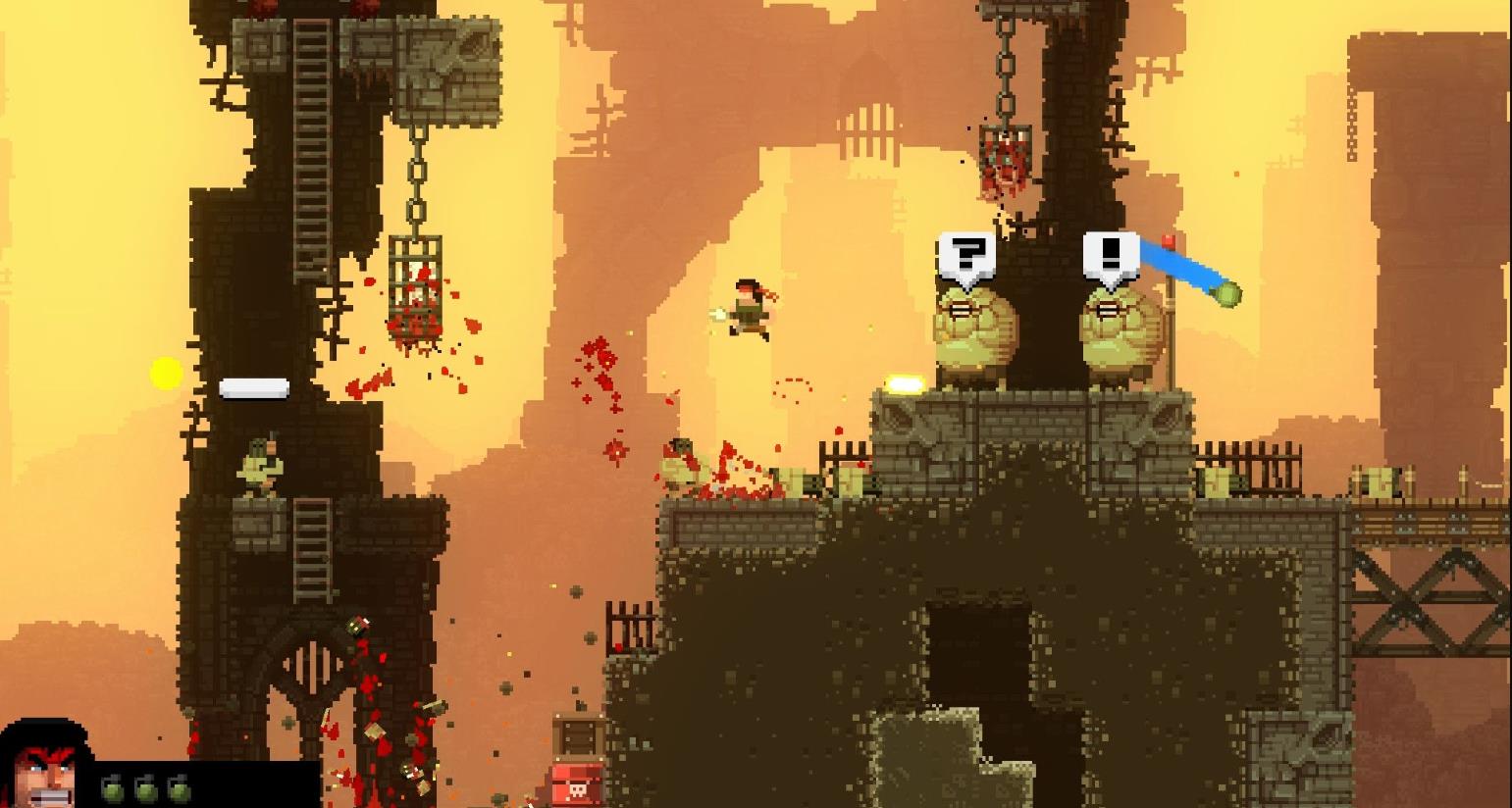Screen dimensions: 1512x808
Task: Click the skull symbol on the red crate
Action: coord(578,791)
